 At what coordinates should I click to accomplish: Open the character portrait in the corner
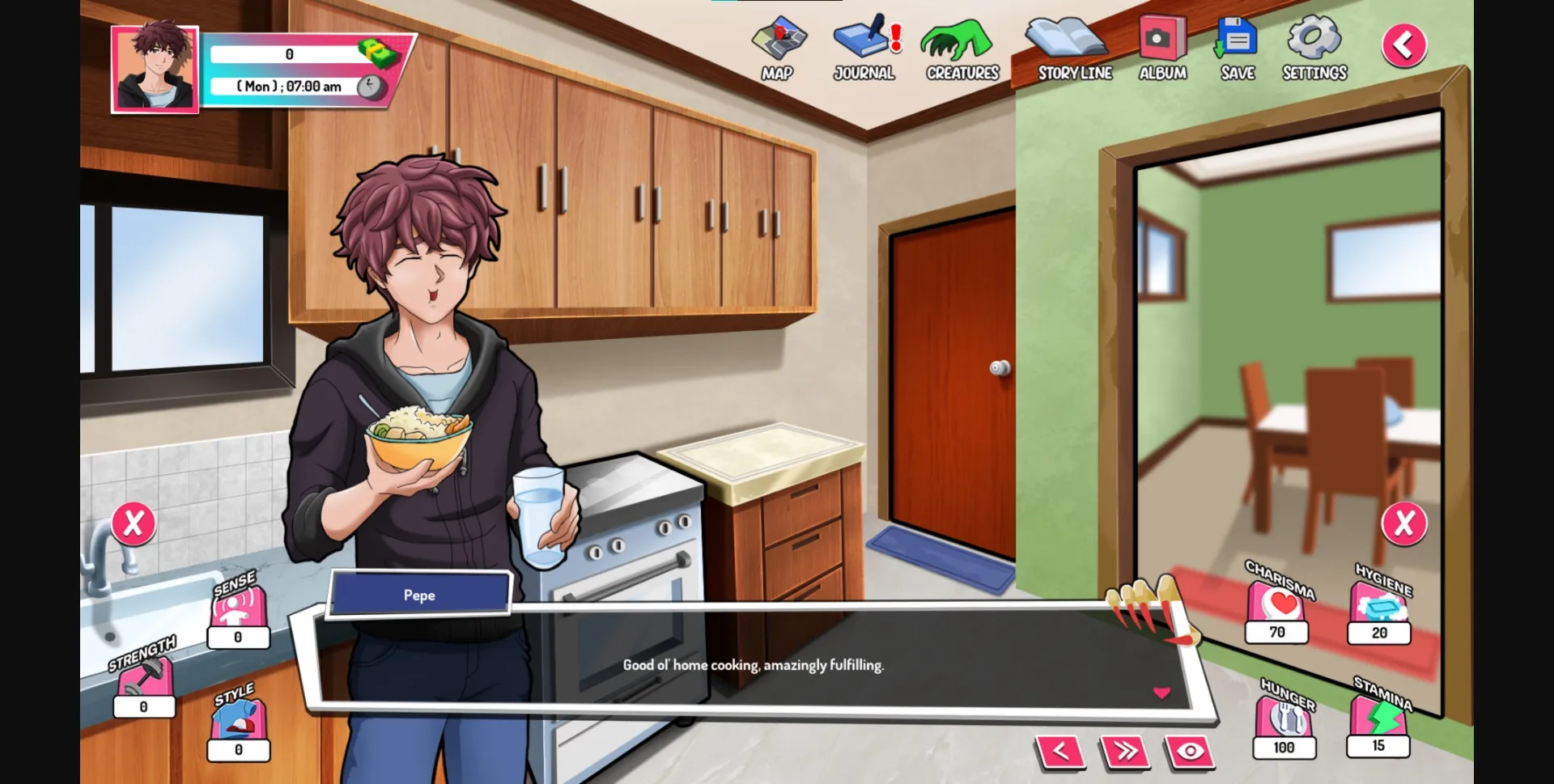[x=155, y=68]
